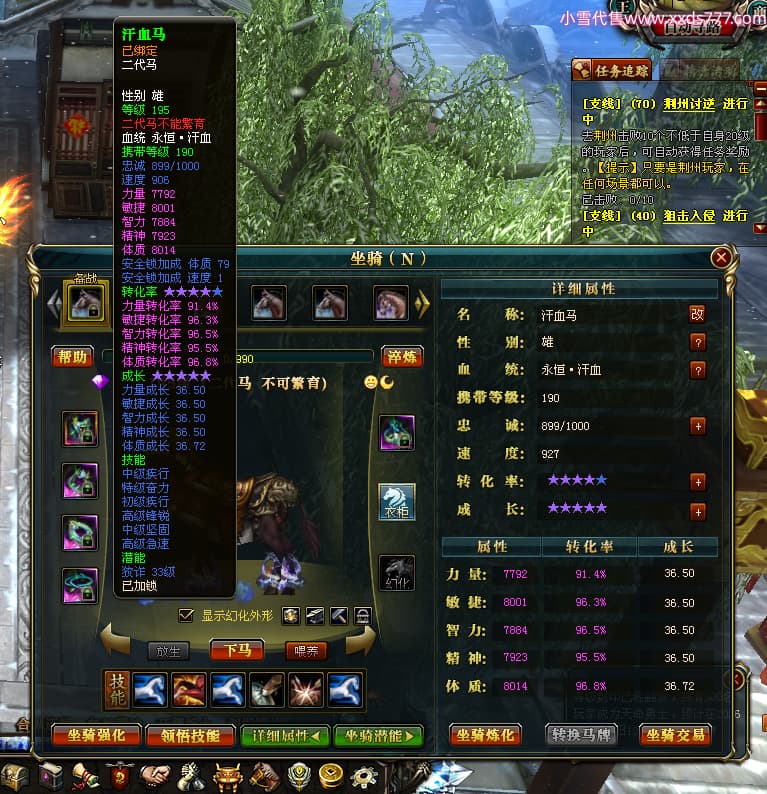The image size is (767, 794).
Task: Select the 幻化 transformation icon
Action: pos(396,572)
